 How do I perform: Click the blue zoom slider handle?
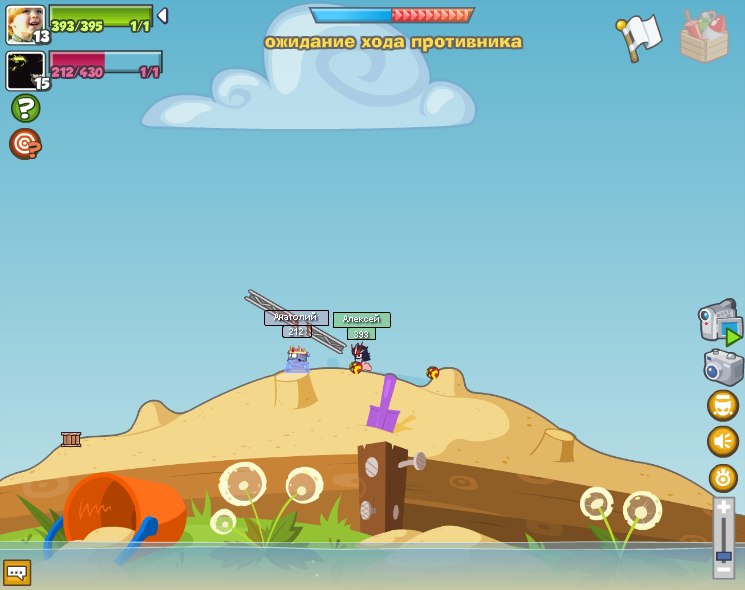(x=723, y=555)
